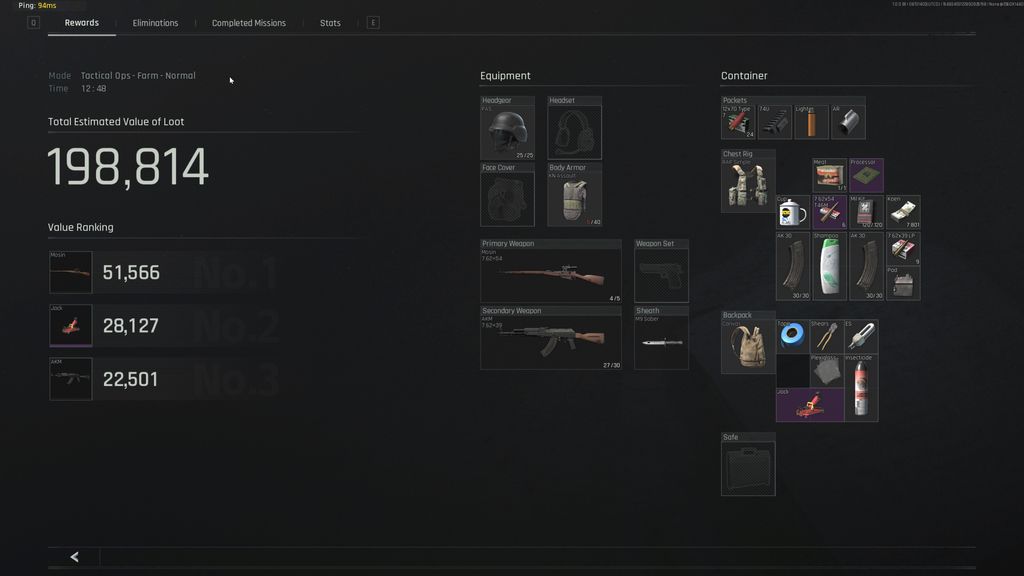
Task: Select the M9 Saber in the Sheath slot
Action: point(661,340)
